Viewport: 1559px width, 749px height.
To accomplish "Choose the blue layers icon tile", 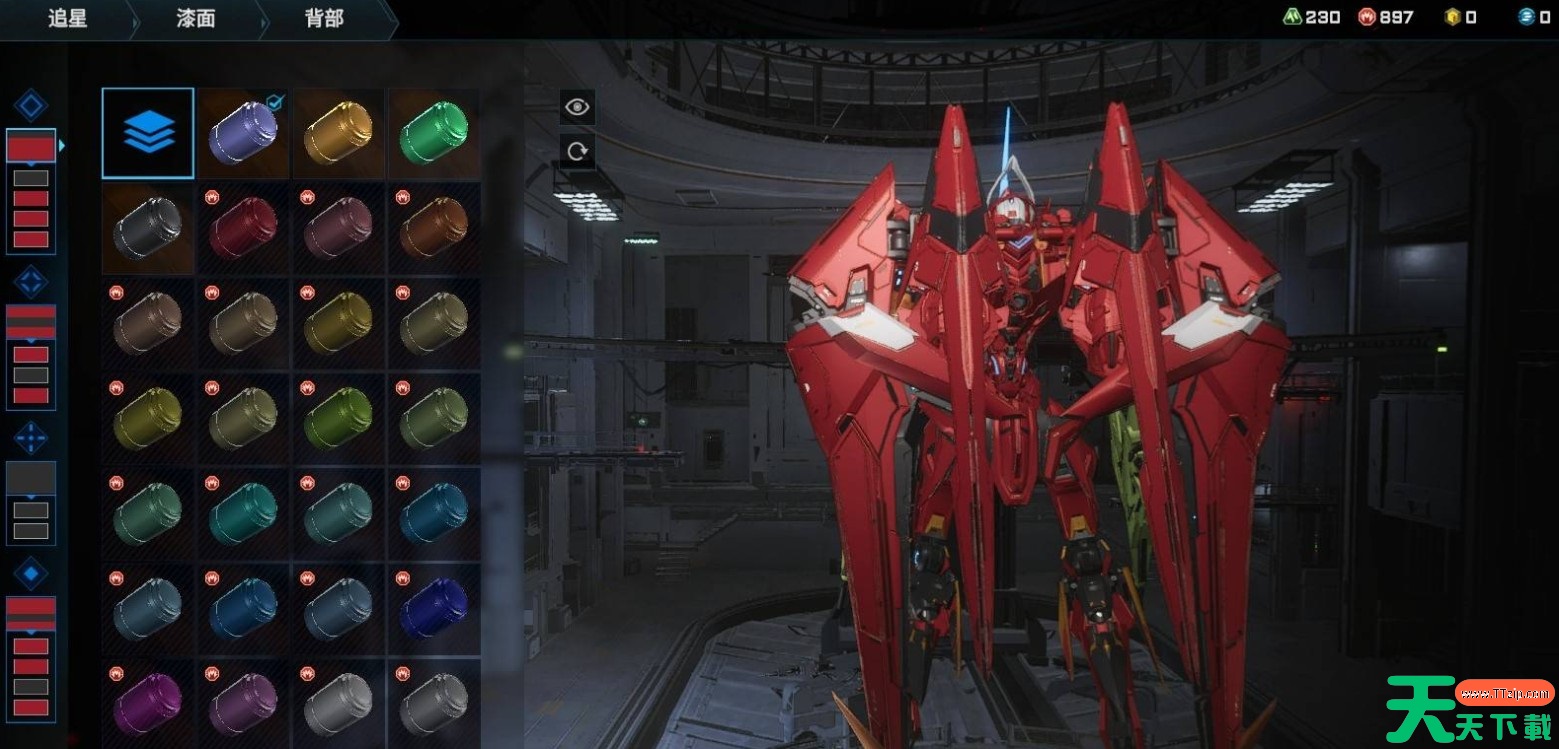I will (148, 133).
